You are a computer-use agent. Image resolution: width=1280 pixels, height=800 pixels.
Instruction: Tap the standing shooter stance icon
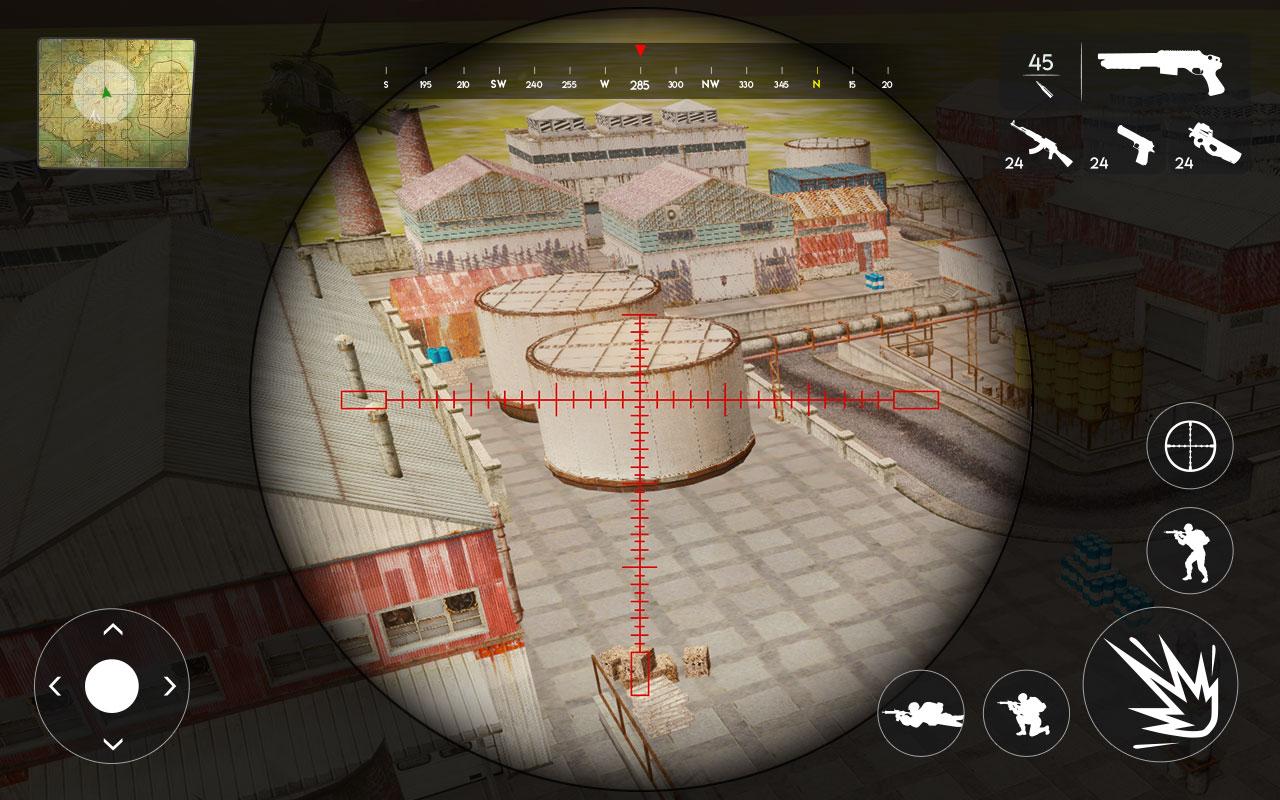point(1190,548)
